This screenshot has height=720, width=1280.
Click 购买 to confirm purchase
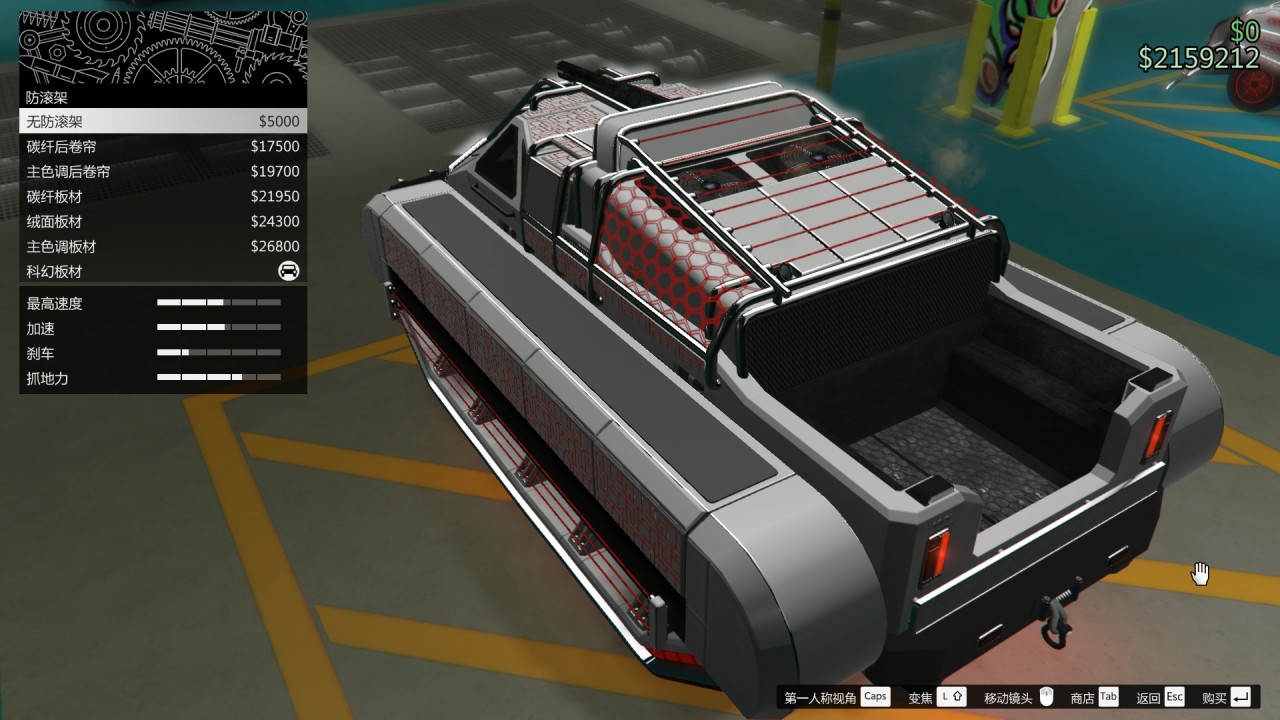[1214, 696]
